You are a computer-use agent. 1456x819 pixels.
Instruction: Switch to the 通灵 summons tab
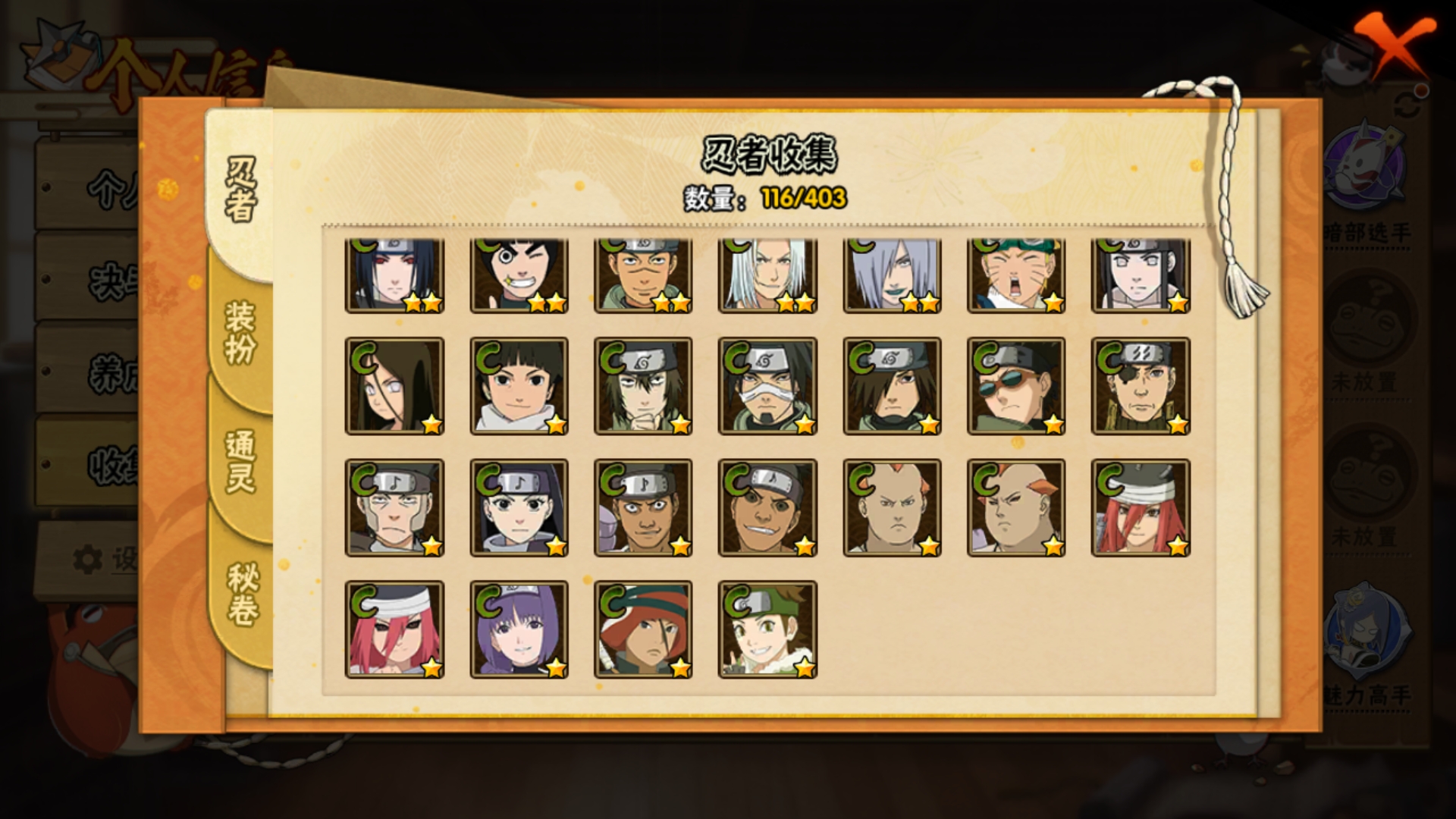241,461
